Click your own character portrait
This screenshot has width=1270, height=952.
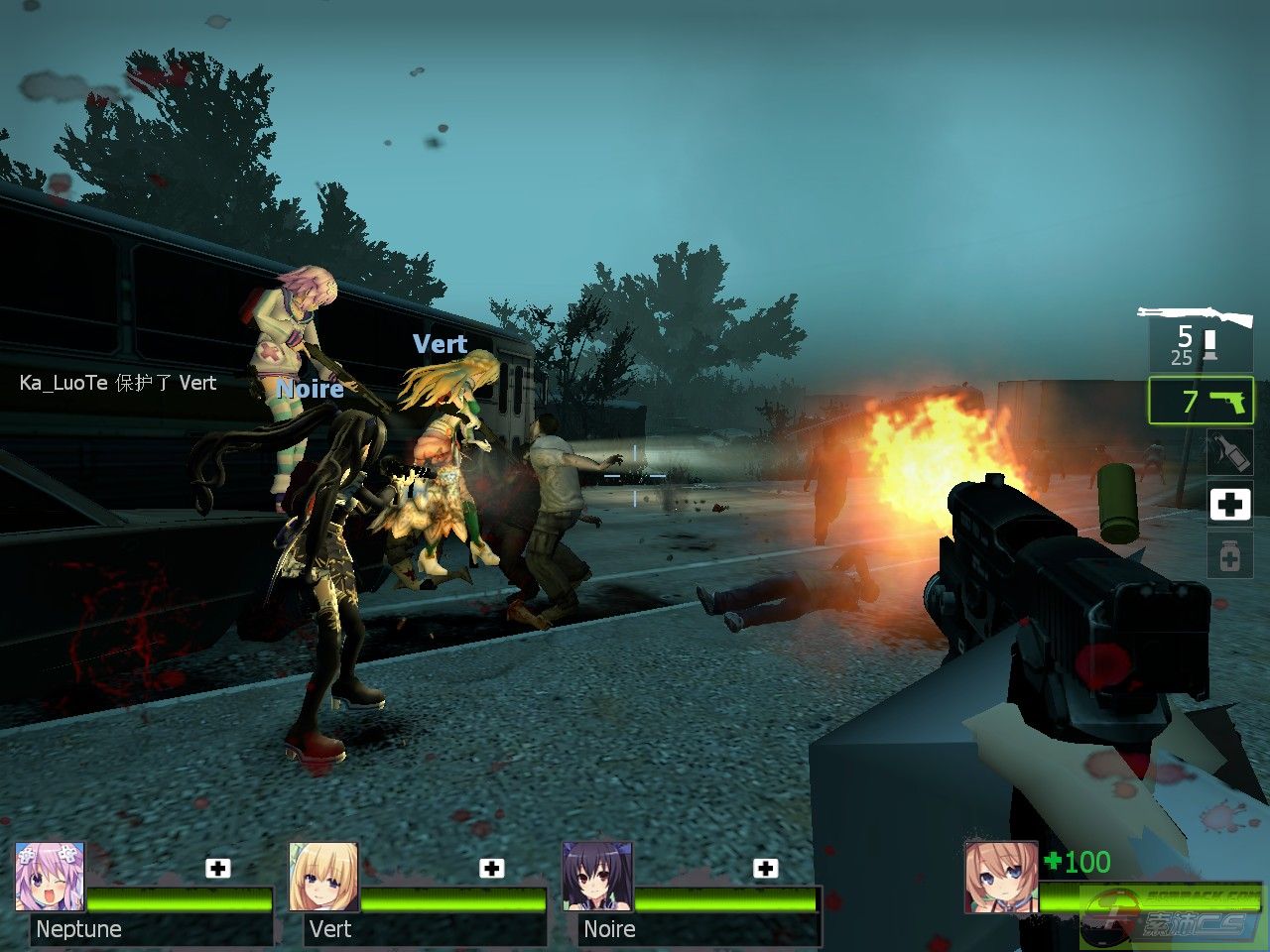coord(1001,877)
